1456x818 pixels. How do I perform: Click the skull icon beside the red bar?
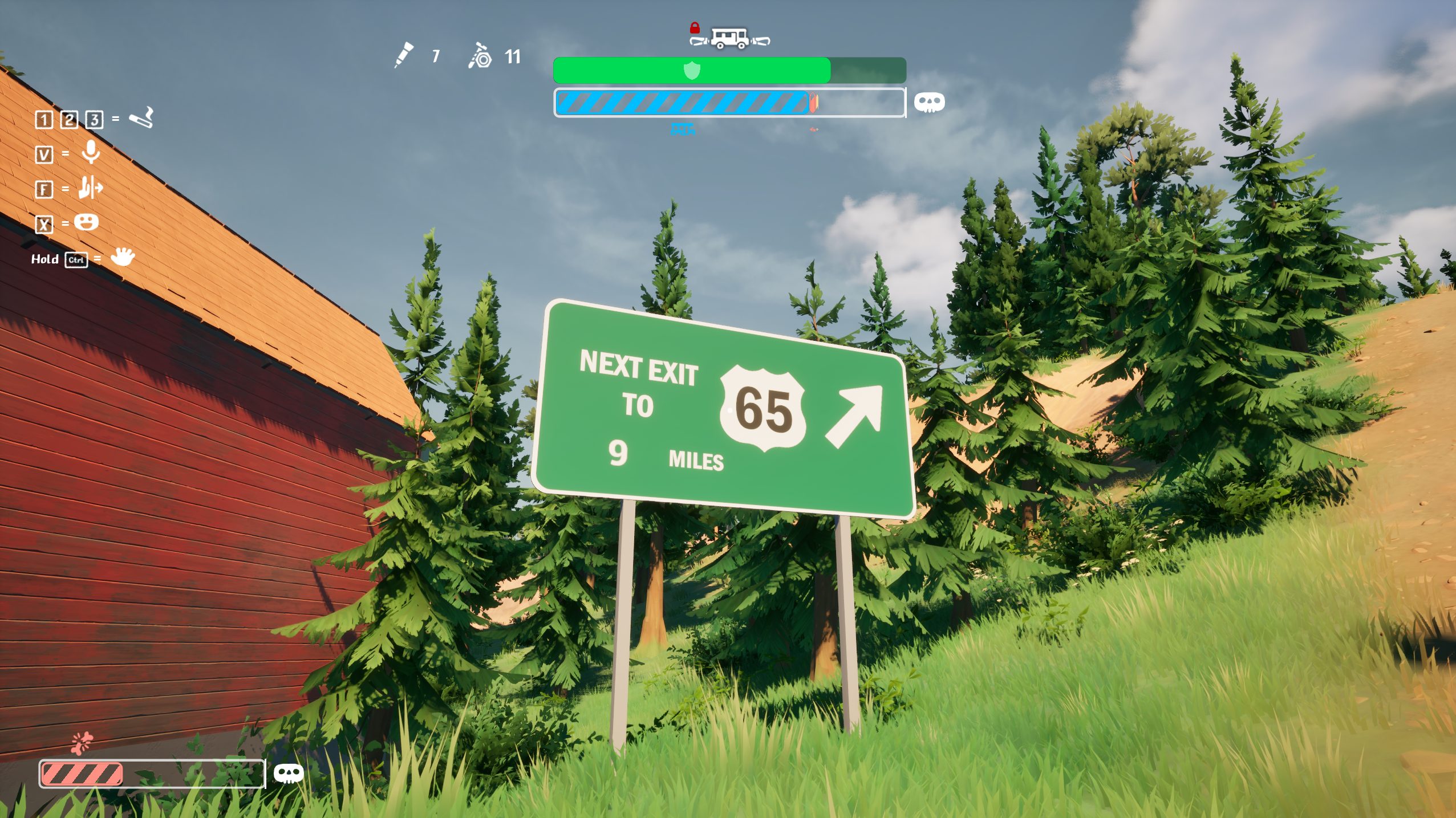pos(289,774)
